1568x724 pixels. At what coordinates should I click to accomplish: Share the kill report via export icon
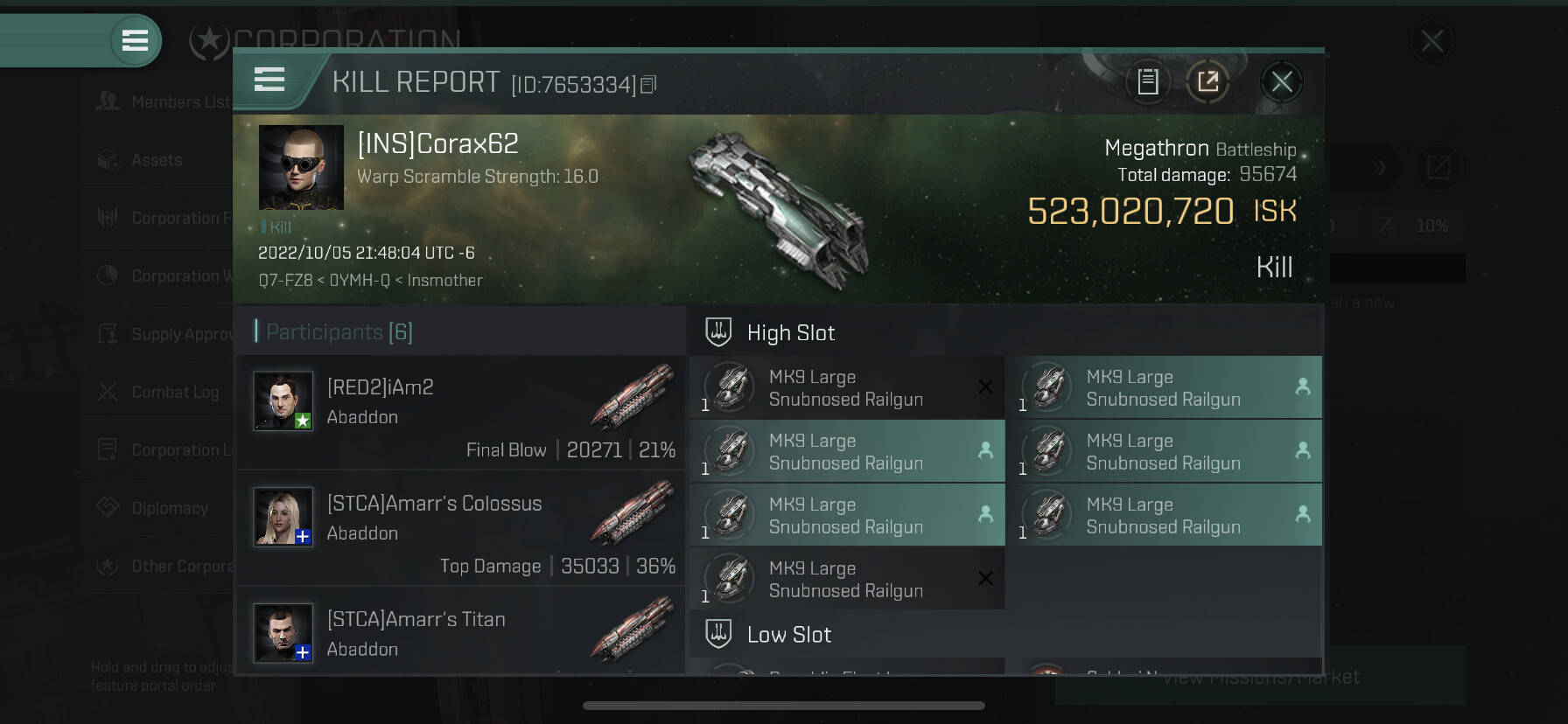tap(1207, 82)
